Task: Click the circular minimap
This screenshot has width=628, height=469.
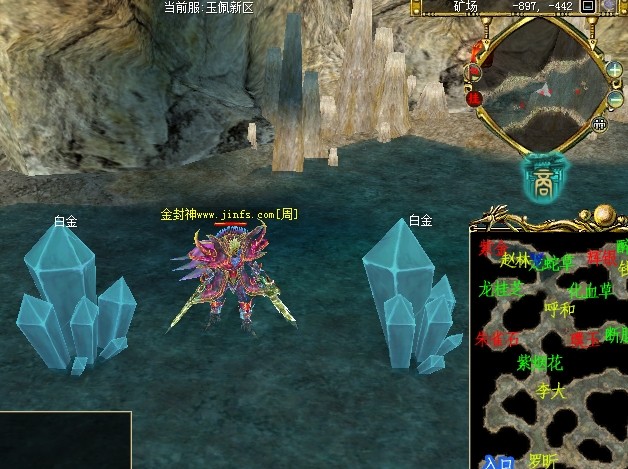Action: (x=544, y=81)
